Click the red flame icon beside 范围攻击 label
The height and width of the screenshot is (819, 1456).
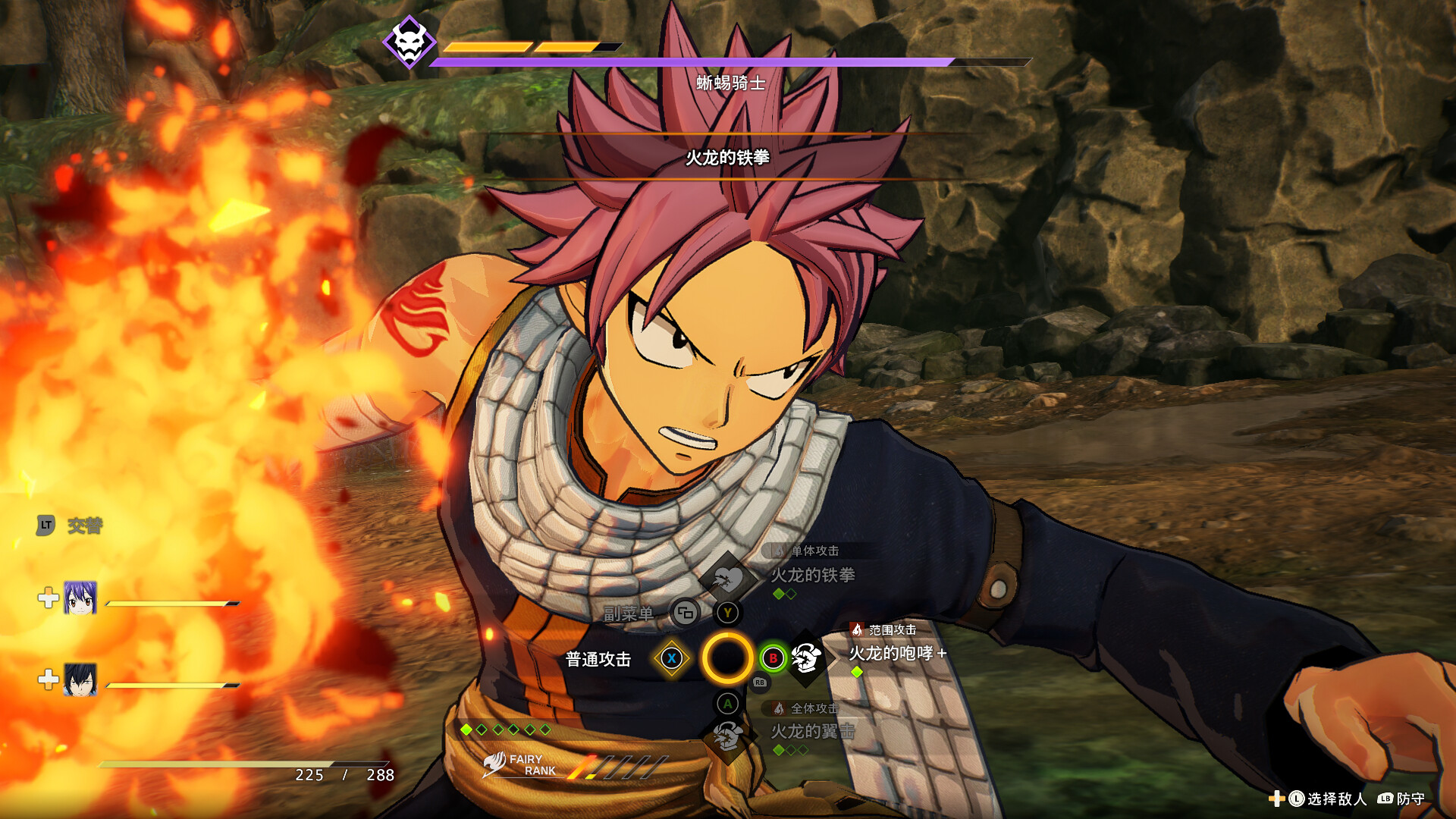click(x=856, y=630)
